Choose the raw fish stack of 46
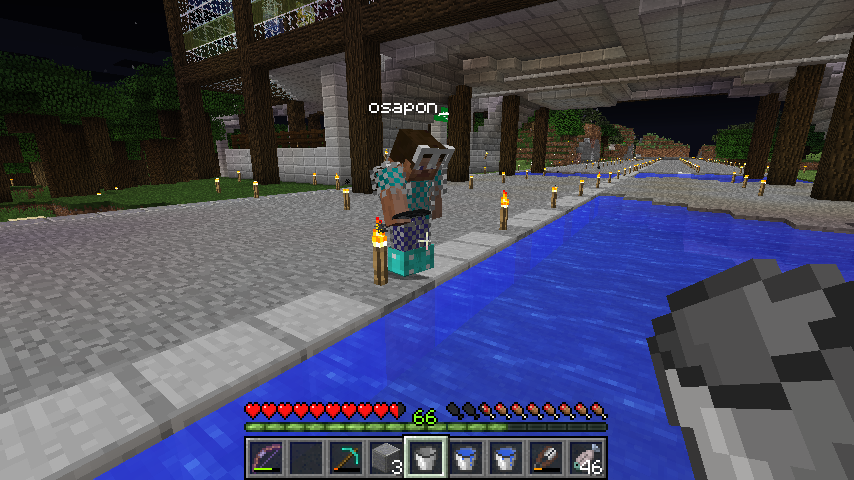The height and width of the screenshot is (480, 854). [x=586, y=458]
